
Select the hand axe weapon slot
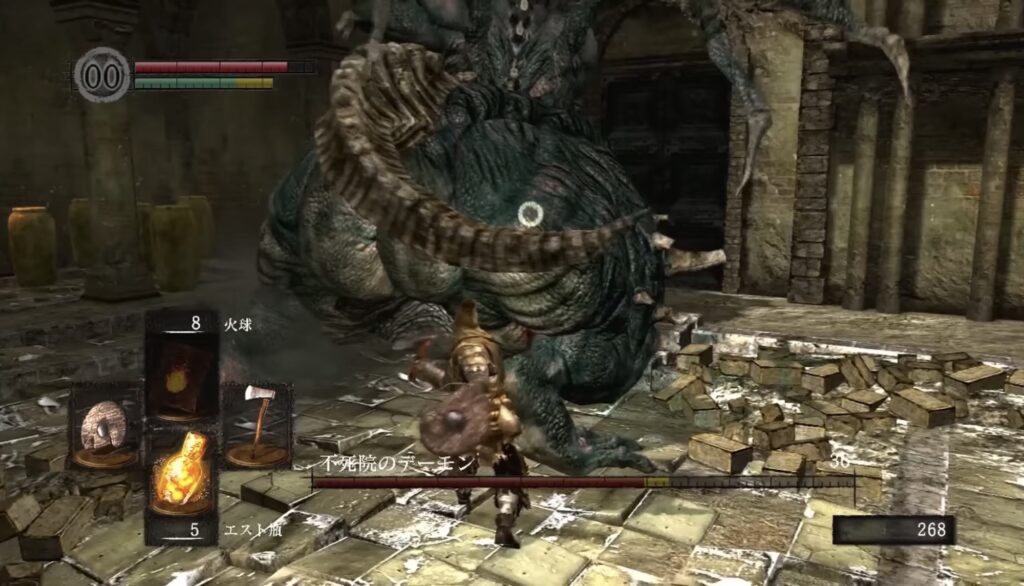click(257, 425)
